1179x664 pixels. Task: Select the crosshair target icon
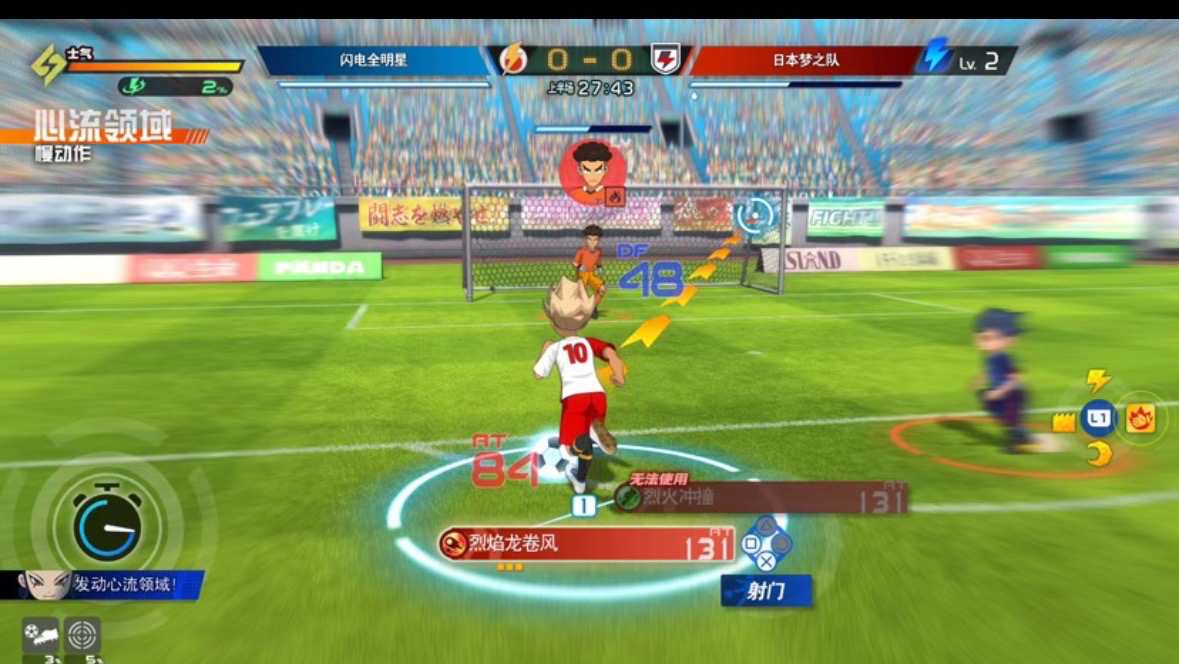(83, 634)
